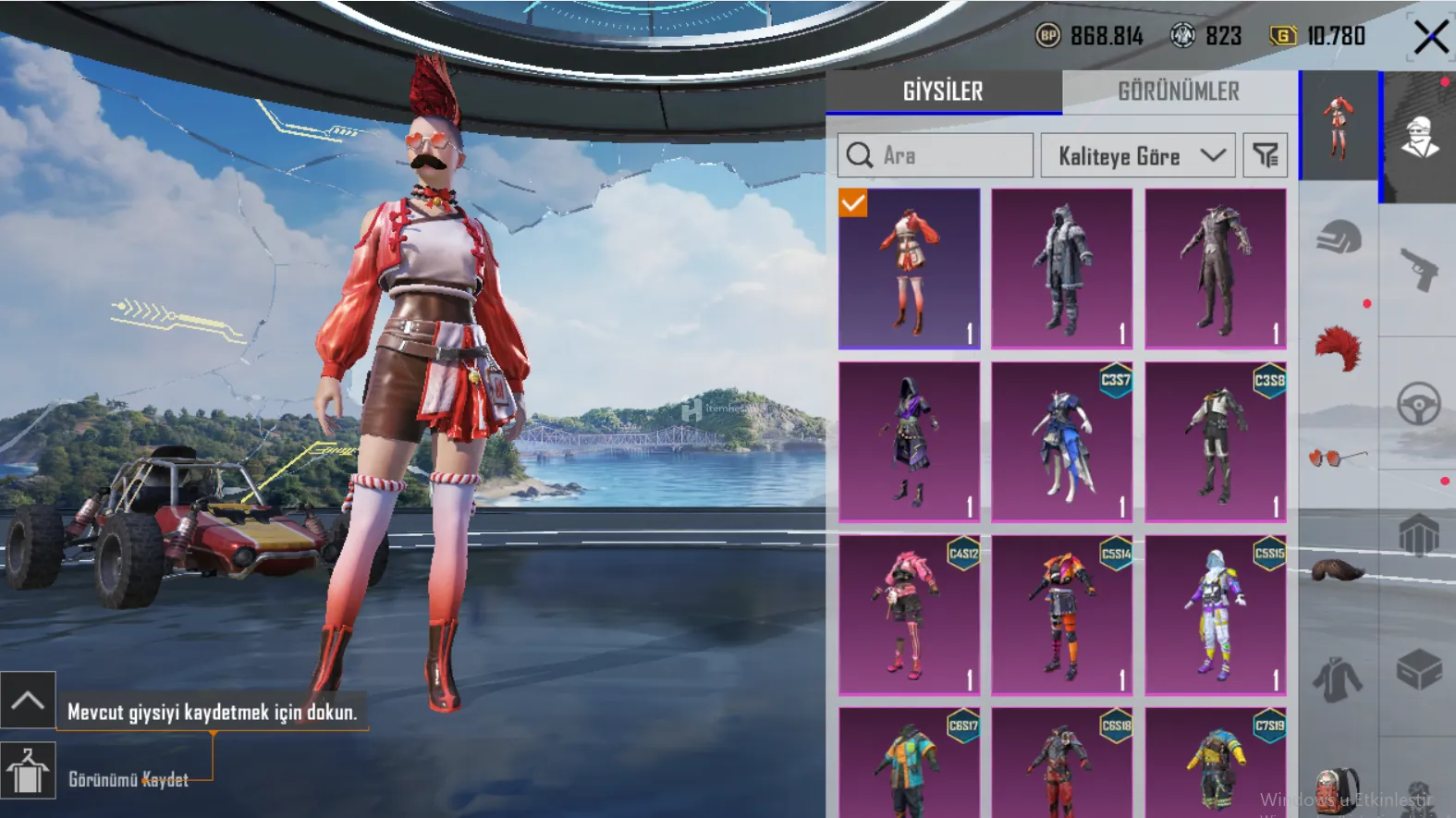
Task: Switch to the GÖRÜNÜMLER tab
Action: point(1179,92)
